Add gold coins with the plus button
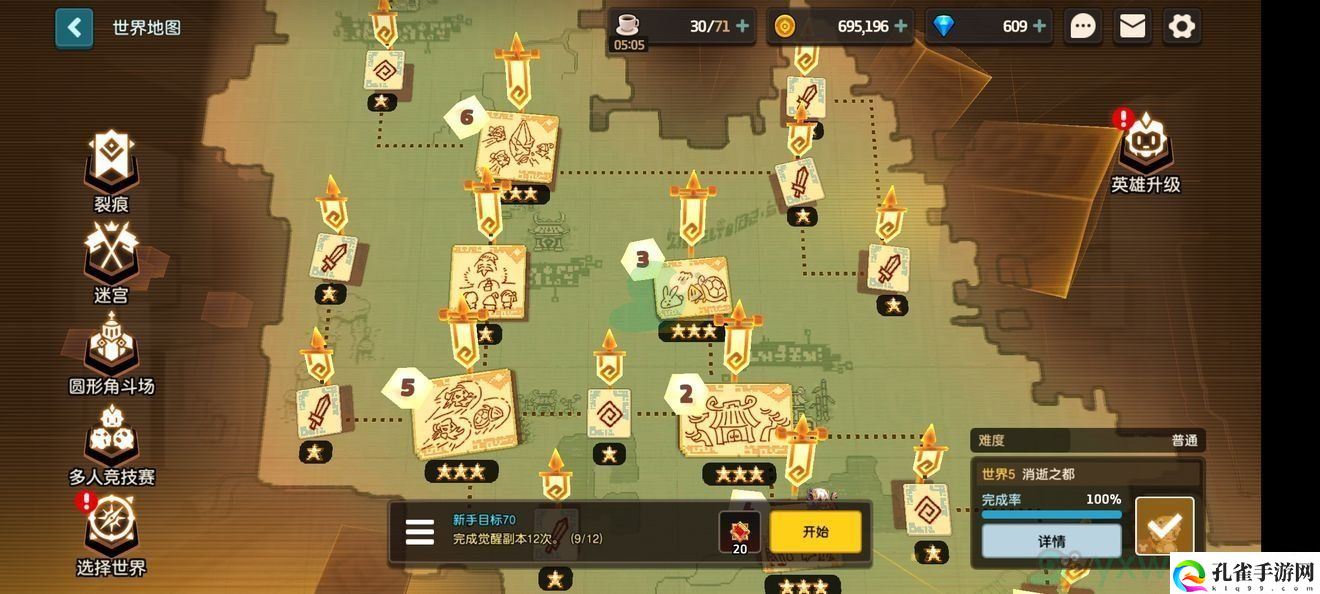The height and width of the screenshot is (594, 1320). pos(901,26)
